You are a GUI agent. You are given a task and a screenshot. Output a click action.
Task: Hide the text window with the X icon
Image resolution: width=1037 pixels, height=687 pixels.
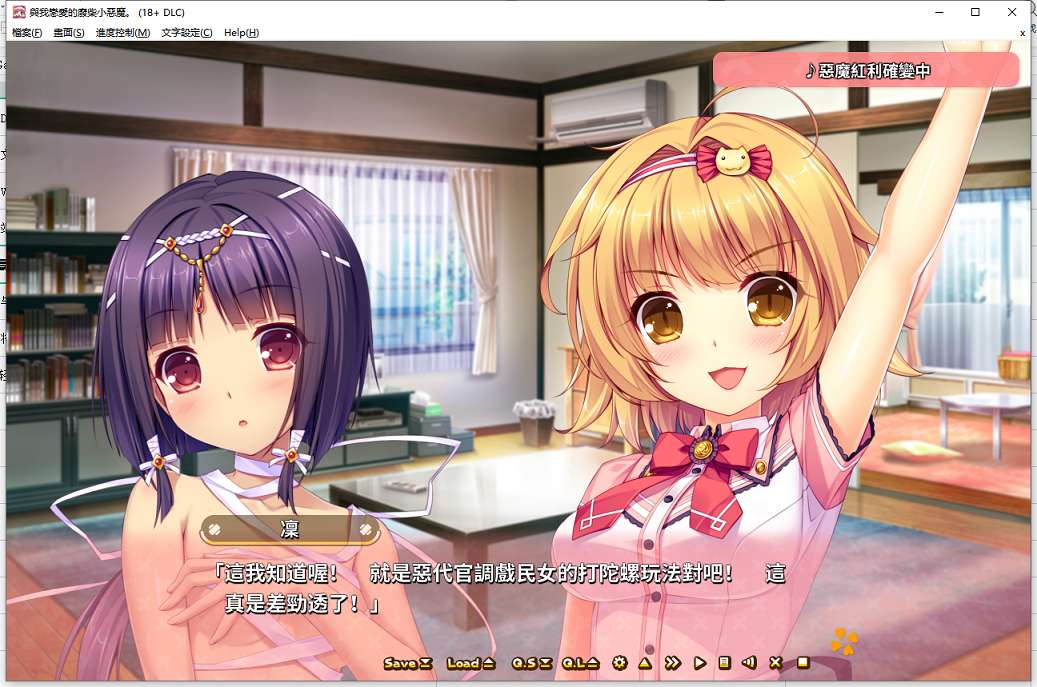[x=776, y=663]
